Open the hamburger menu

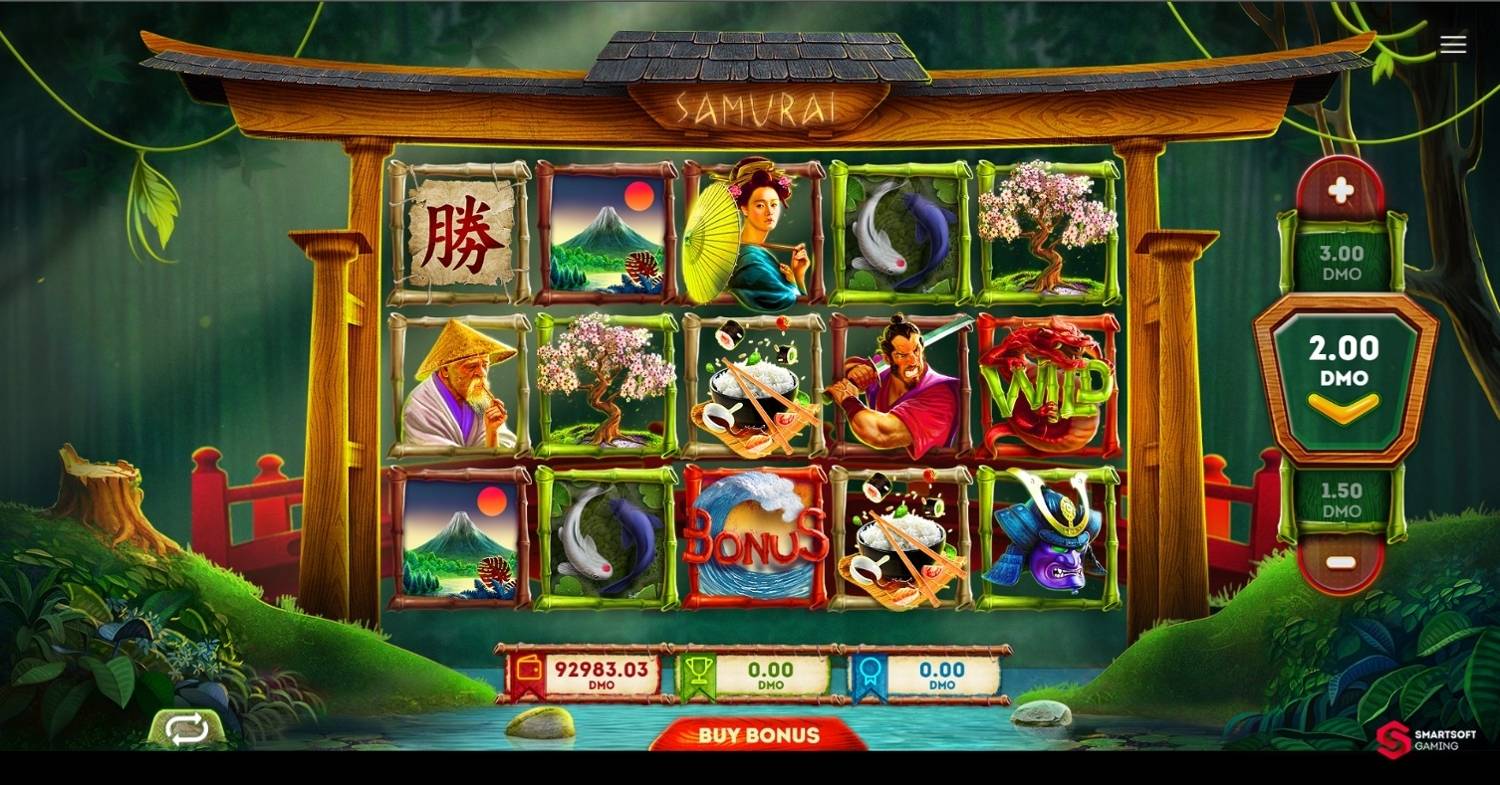click(1453, 44)
